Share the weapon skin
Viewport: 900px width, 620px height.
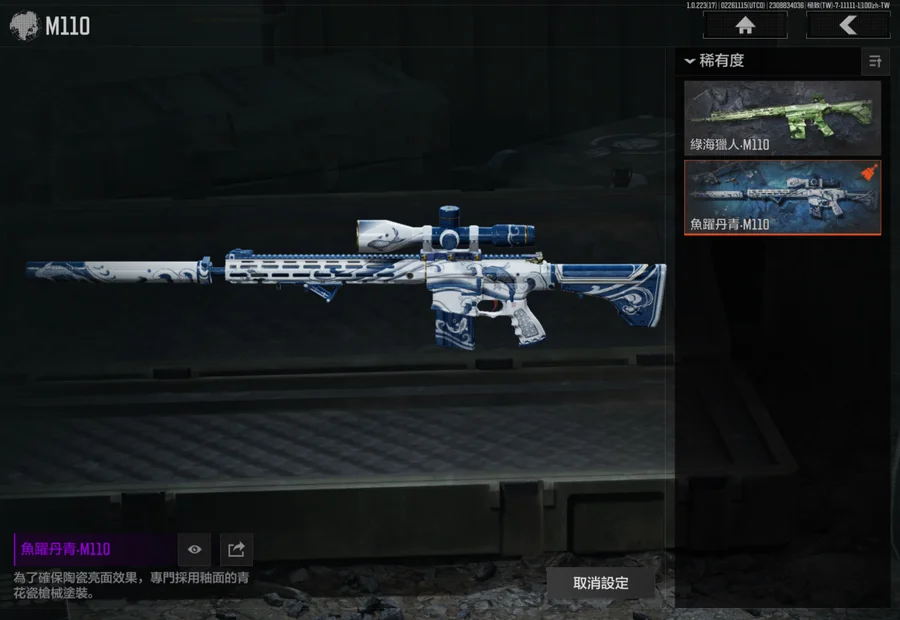click(236, 549)
